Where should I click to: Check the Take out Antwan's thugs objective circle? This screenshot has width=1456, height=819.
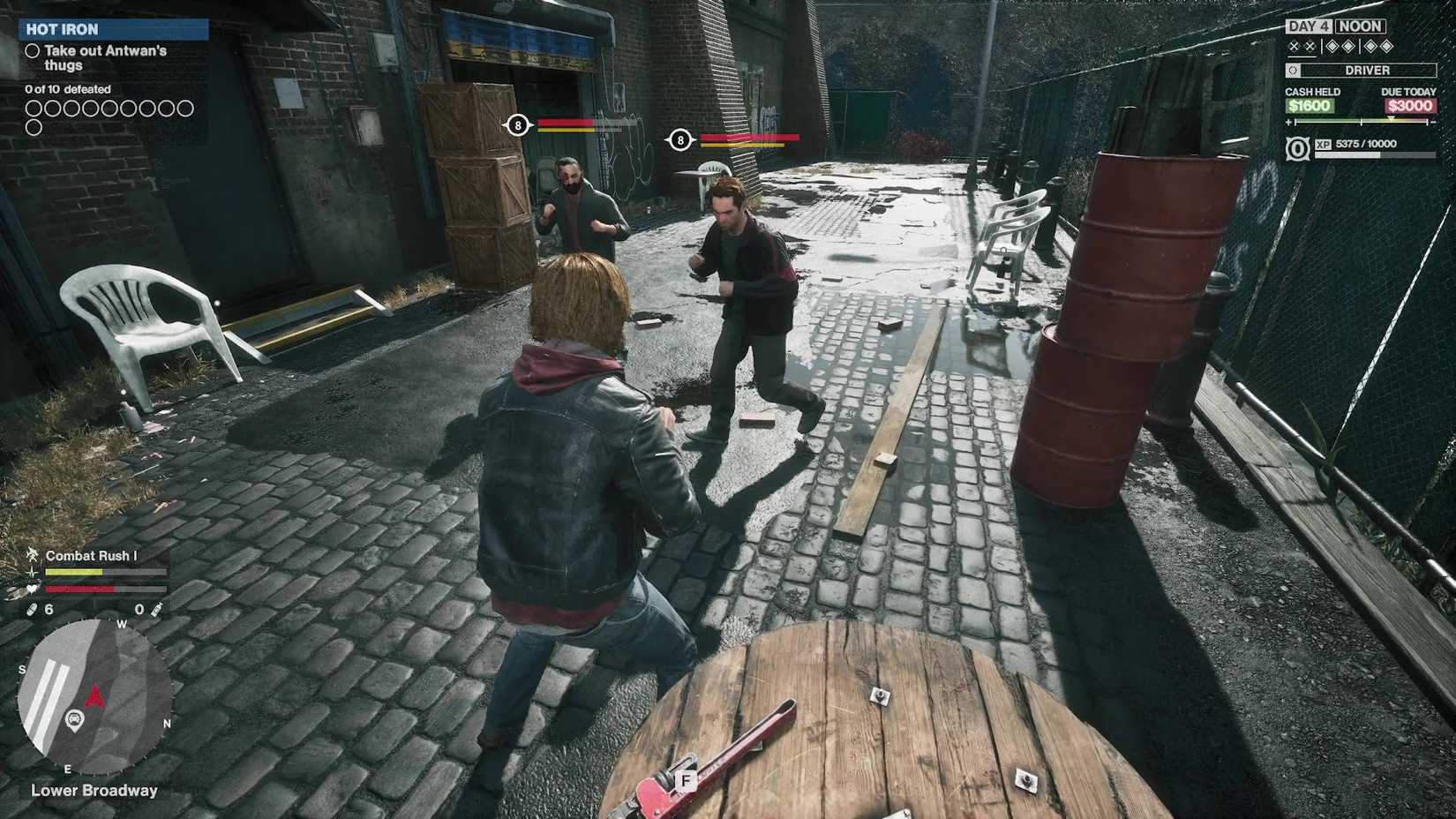click(33, 51)
